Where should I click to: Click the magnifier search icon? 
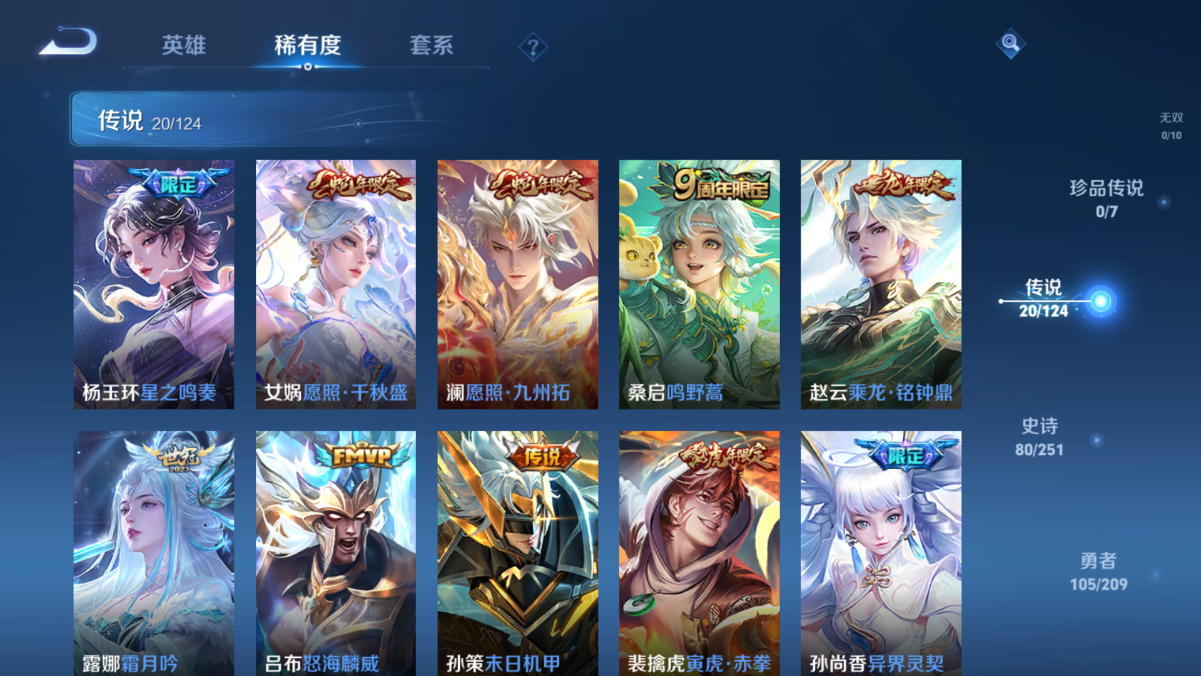tap(1010, 43)
